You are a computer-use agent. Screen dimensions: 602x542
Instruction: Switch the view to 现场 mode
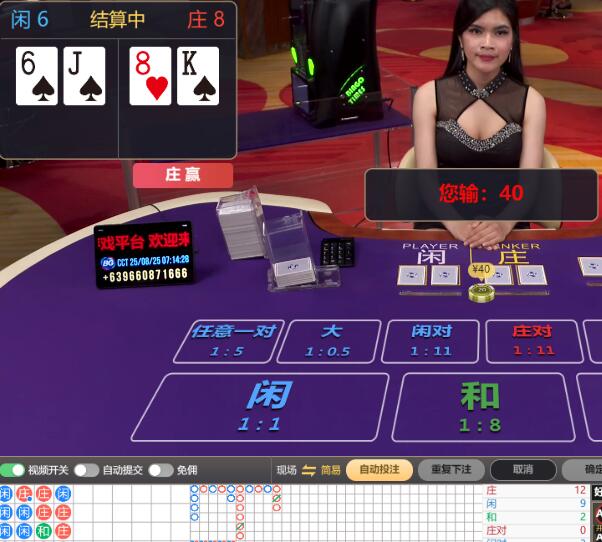tap(287, 470)
